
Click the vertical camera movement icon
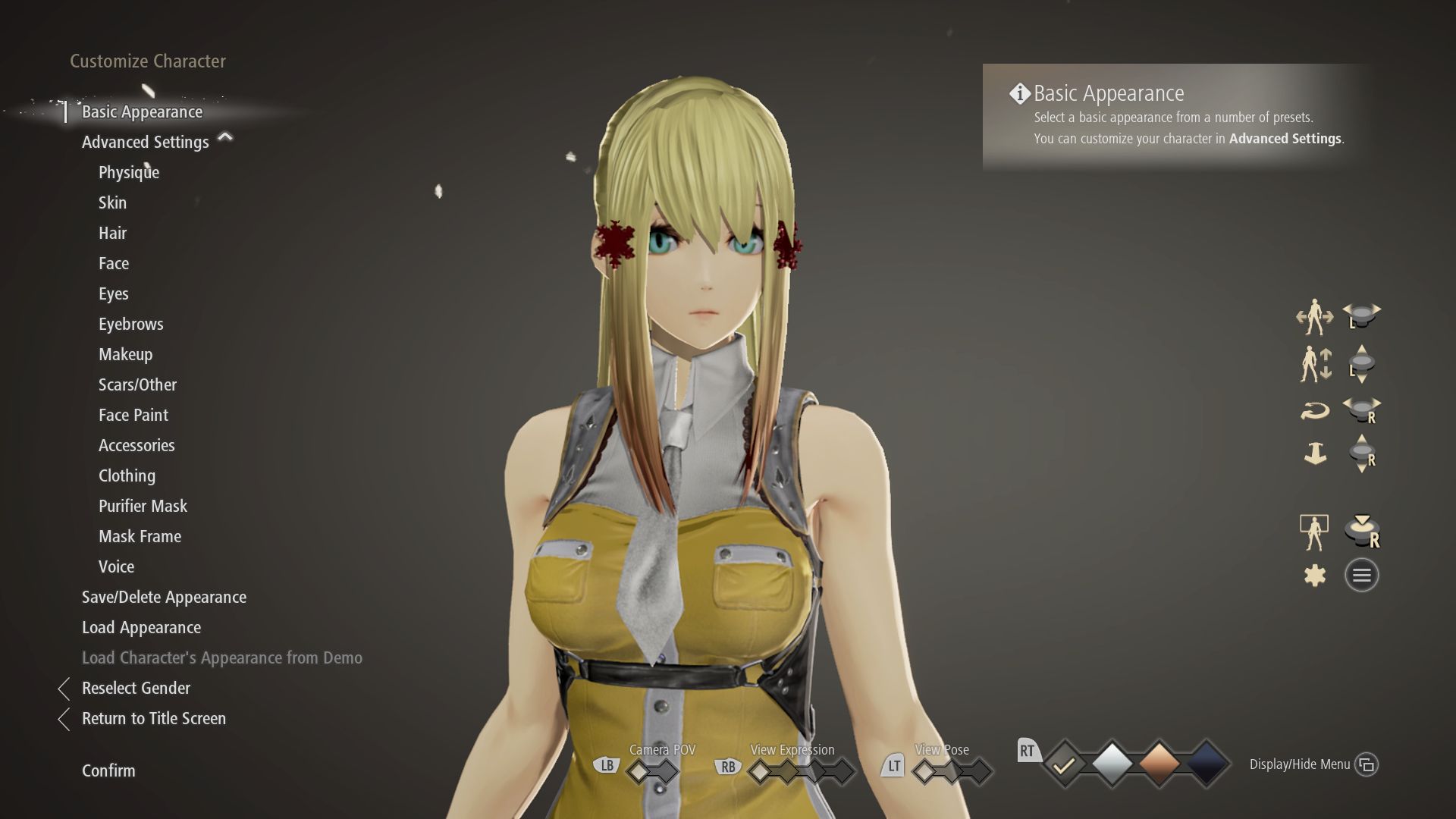click(x=1316, y=362)
